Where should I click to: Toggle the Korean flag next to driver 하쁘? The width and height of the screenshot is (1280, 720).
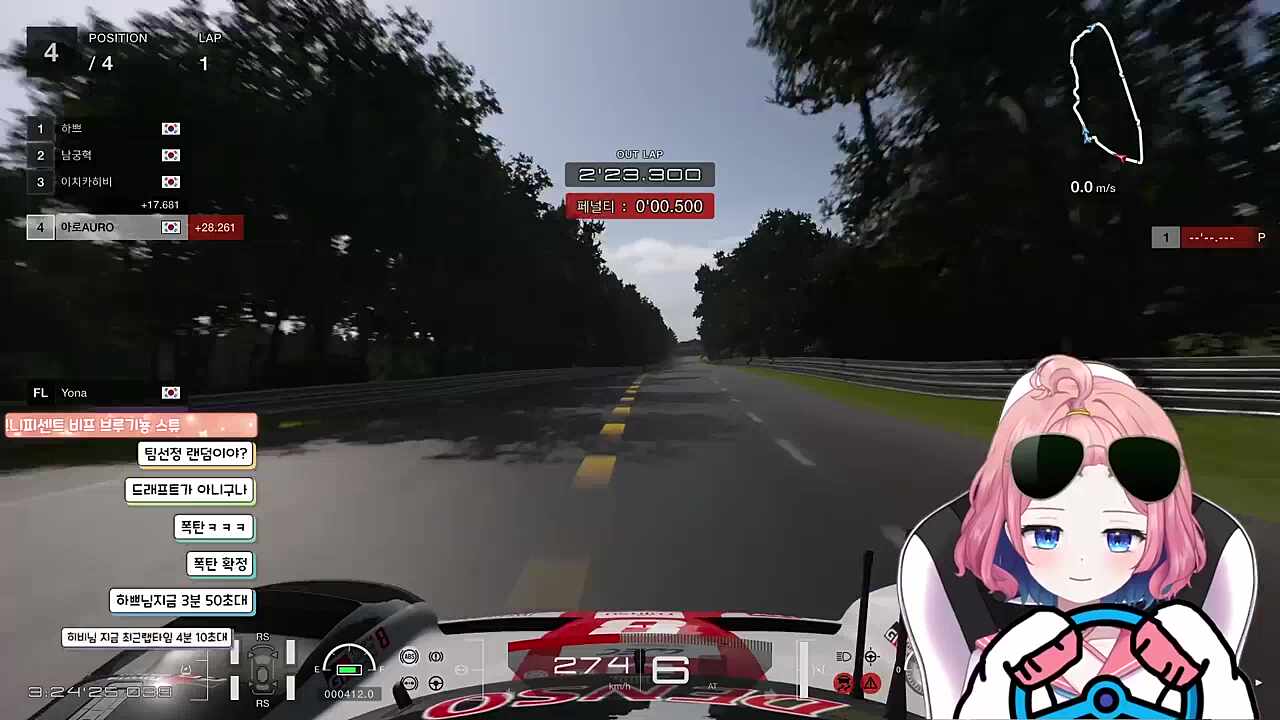[x=170, y=128]
